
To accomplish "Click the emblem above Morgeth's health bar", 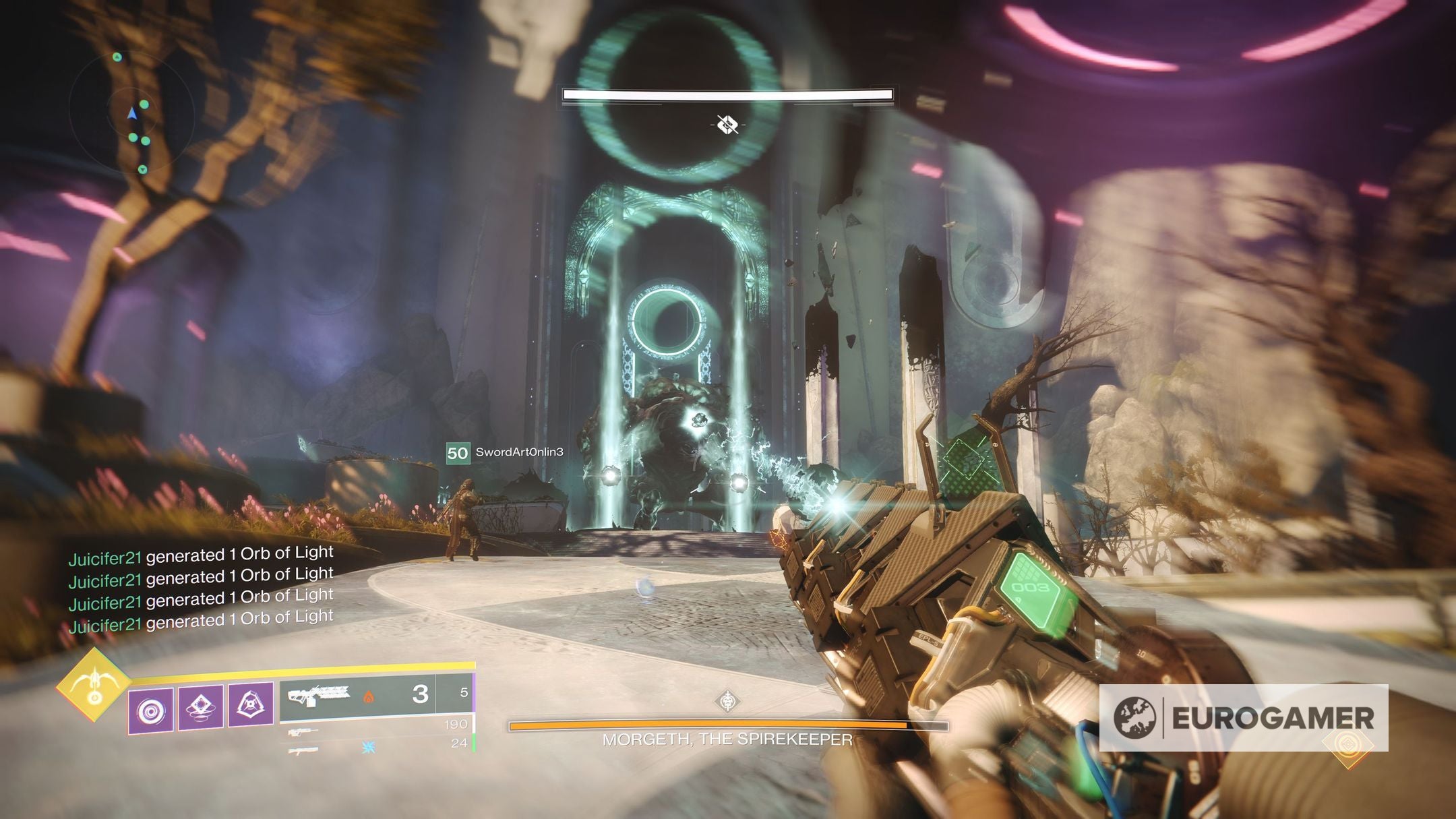I will click(x=727, y=701).
